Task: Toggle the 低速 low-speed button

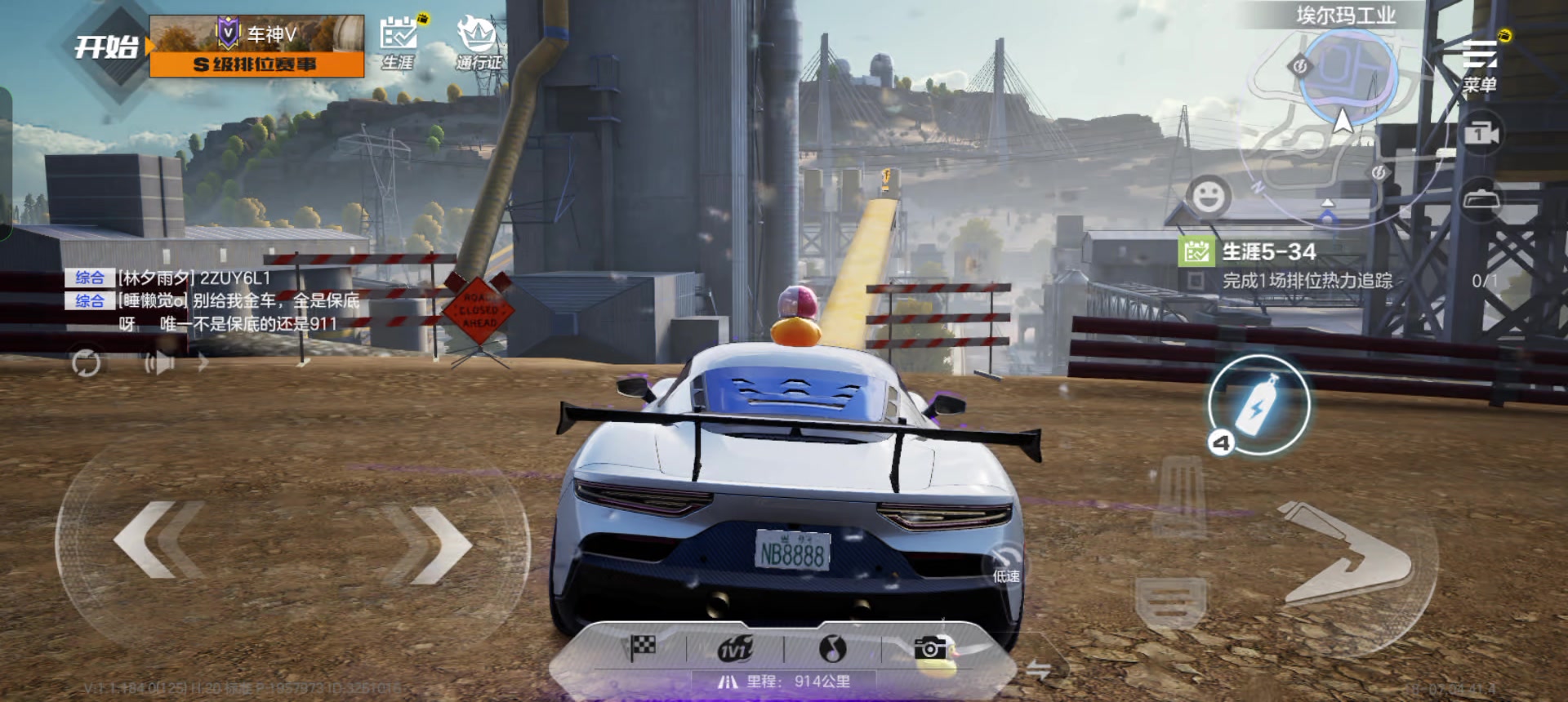Action: pyautogui.click(x=1007, y=565)
